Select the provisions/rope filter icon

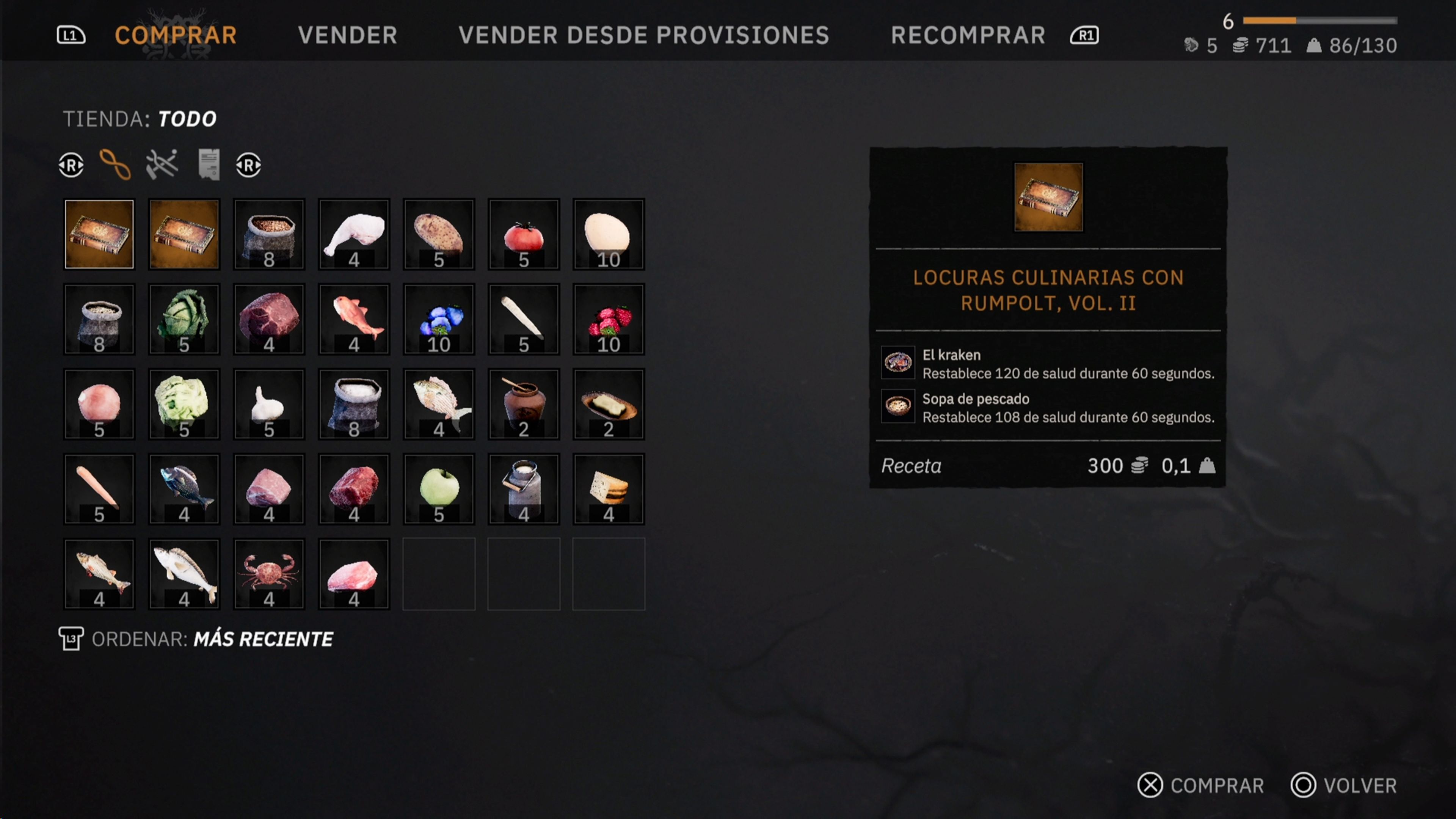click(x=115, y=165)
